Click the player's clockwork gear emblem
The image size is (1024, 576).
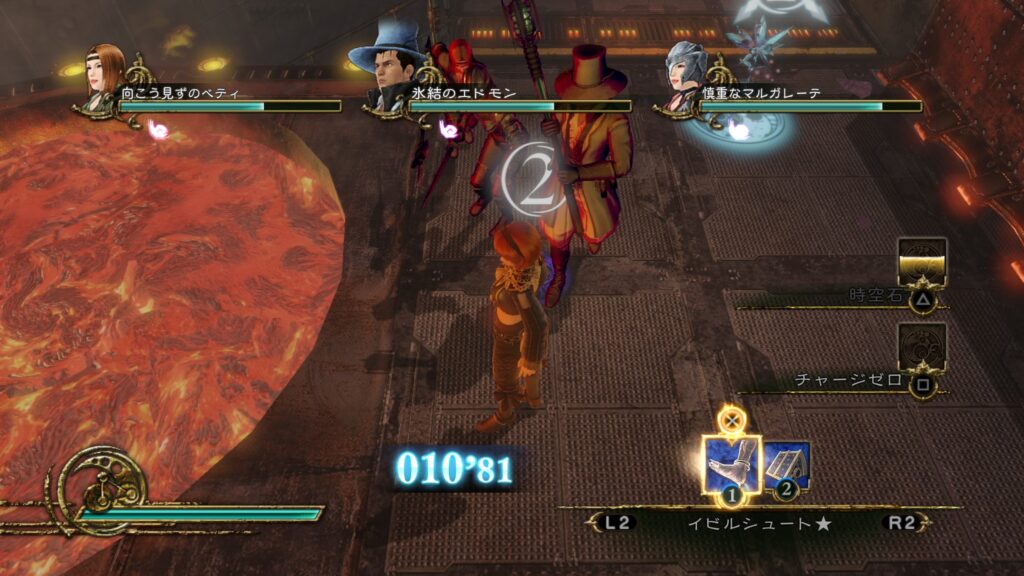point(102,487)
